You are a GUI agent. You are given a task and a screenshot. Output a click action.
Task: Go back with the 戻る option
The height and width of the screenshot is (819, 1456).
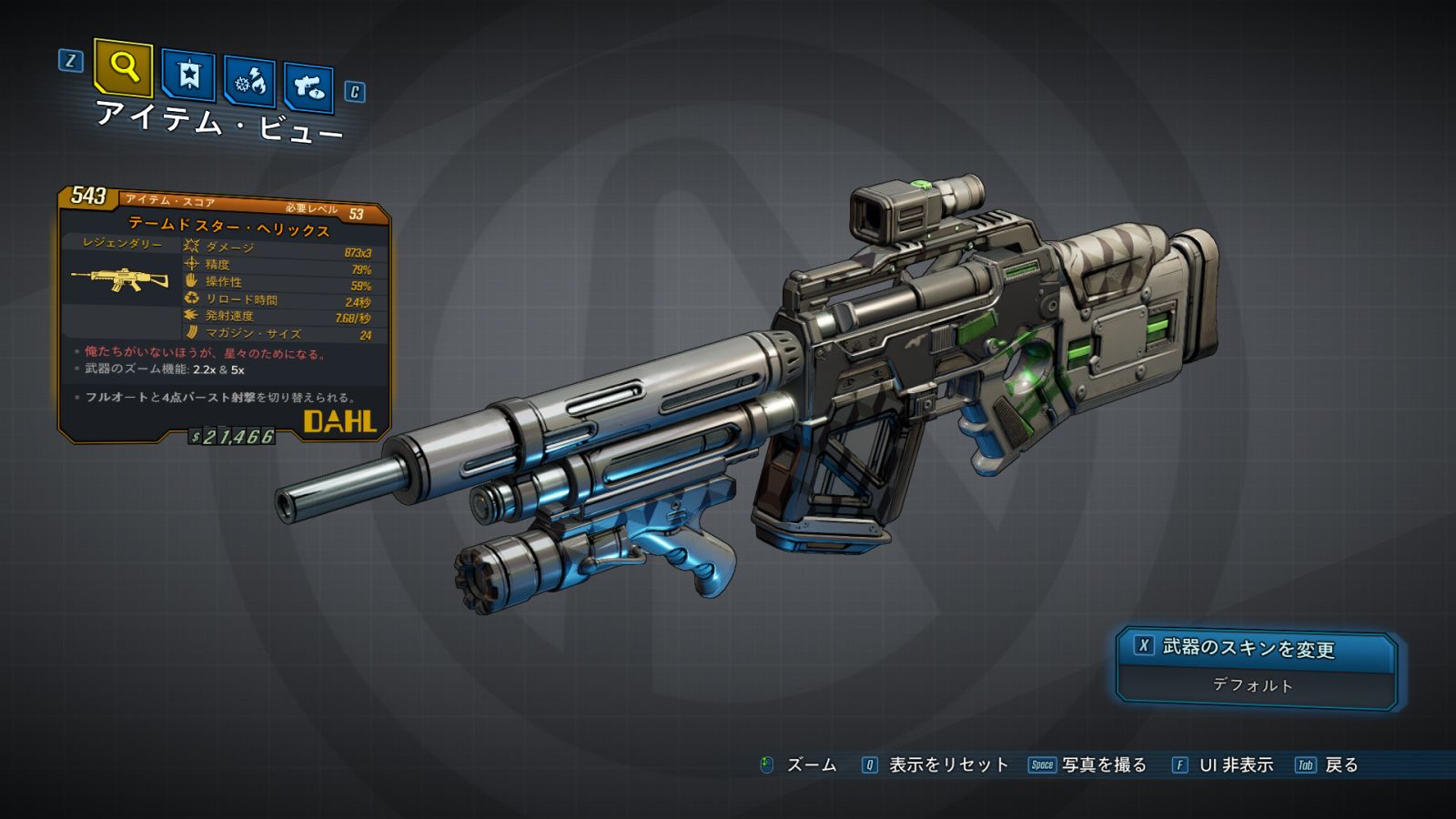pos(1340,765)
